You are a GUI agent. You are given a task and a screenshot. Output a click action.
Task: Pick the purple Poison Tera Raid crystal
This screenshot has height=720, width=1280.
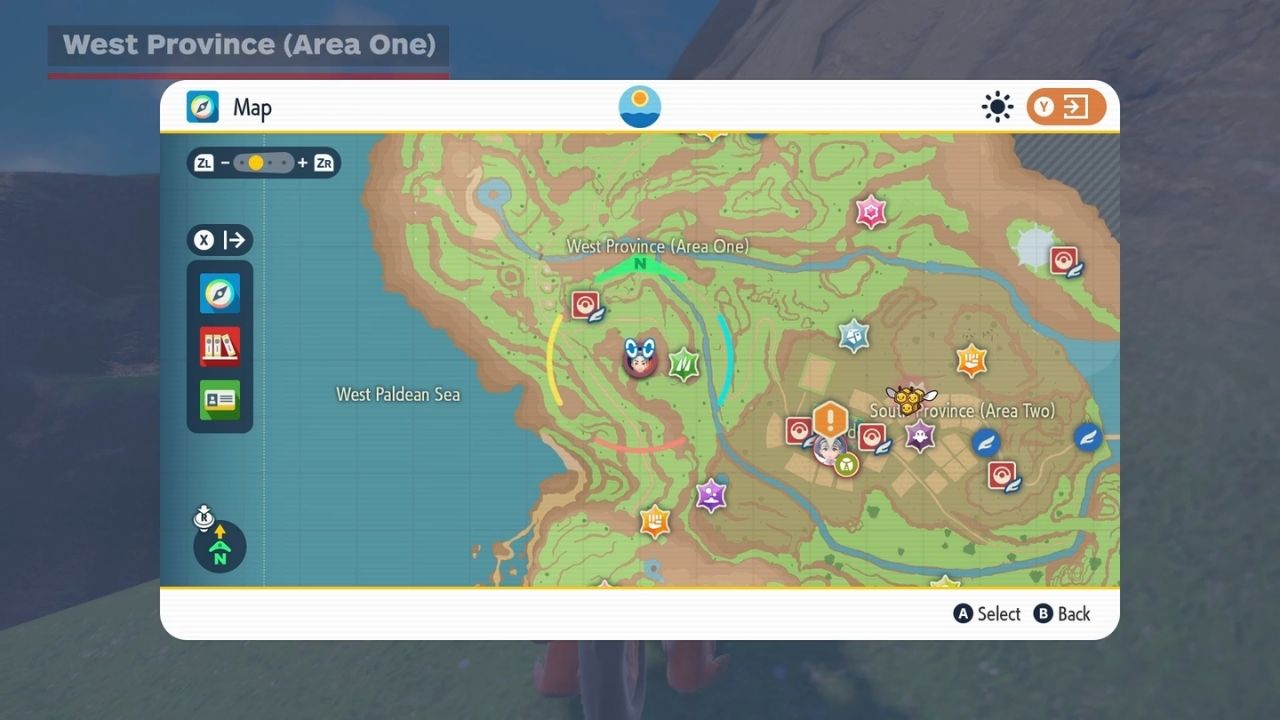pyautogui.click(x=711, y=494)
